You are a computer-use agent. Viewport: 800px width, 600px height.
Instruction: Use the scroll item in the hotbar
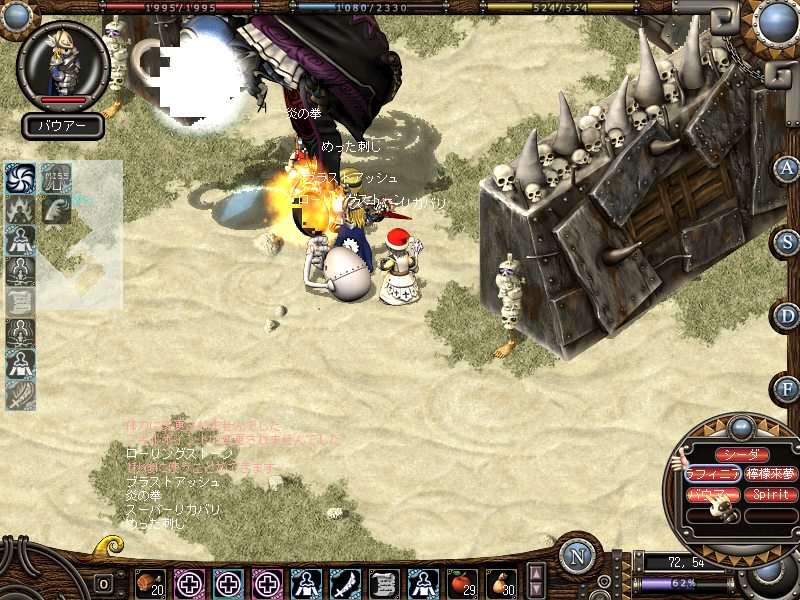point(384,583)
